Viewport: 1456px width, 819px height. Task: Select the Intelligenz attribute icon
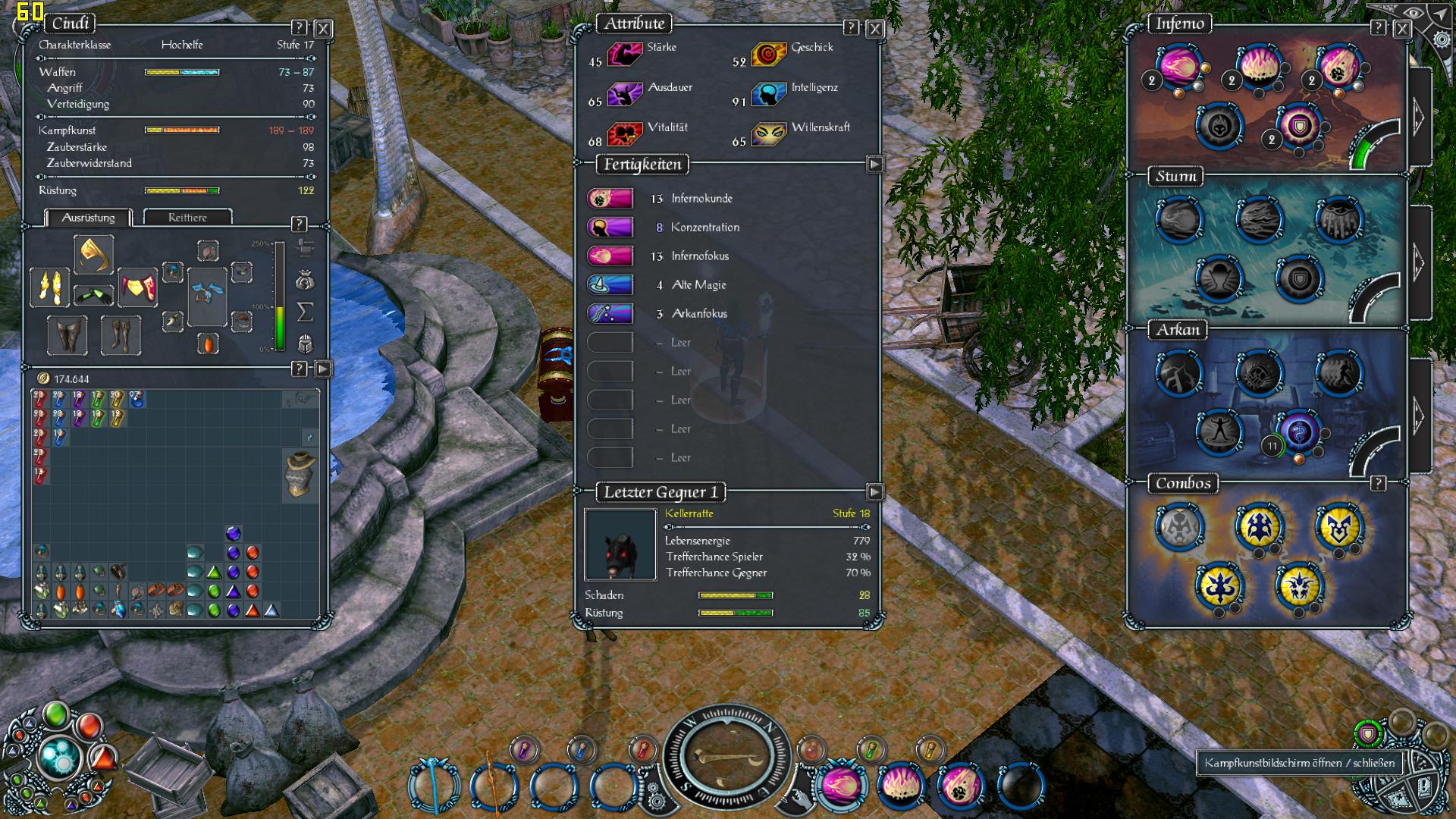coord(768,94)
